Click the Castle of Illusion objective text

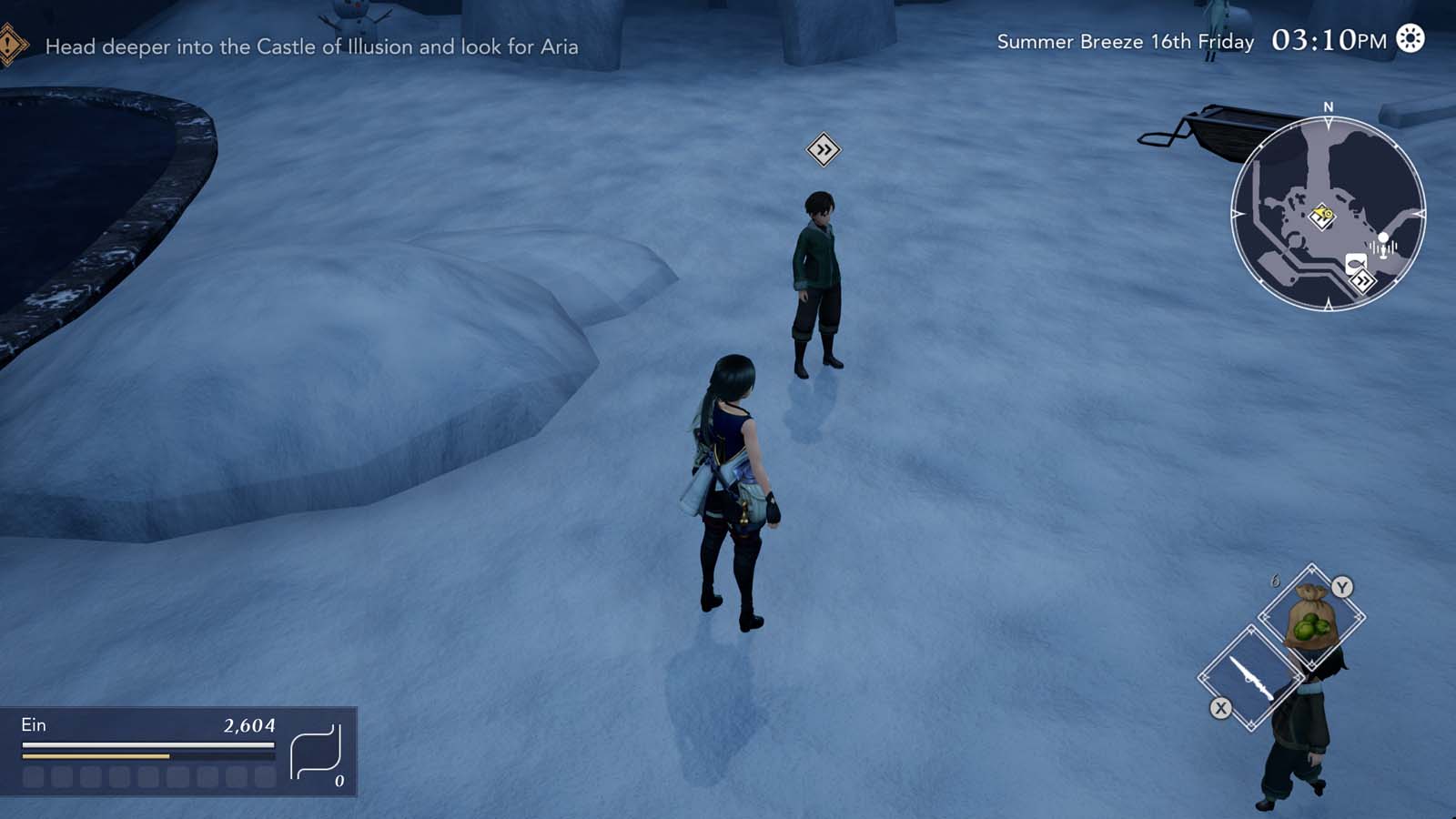(311, 46)
